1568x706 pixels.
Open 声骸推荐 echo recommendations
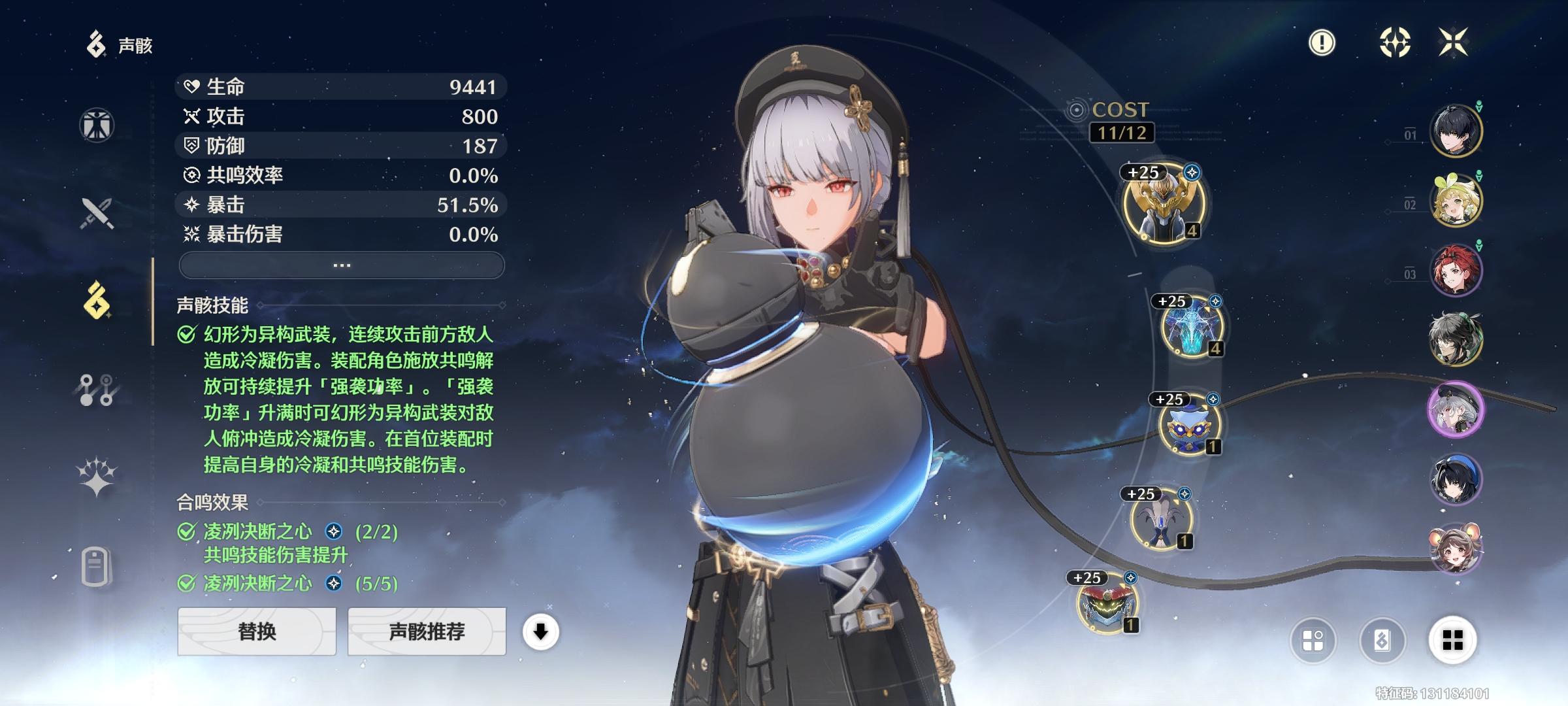click(427, 631)
